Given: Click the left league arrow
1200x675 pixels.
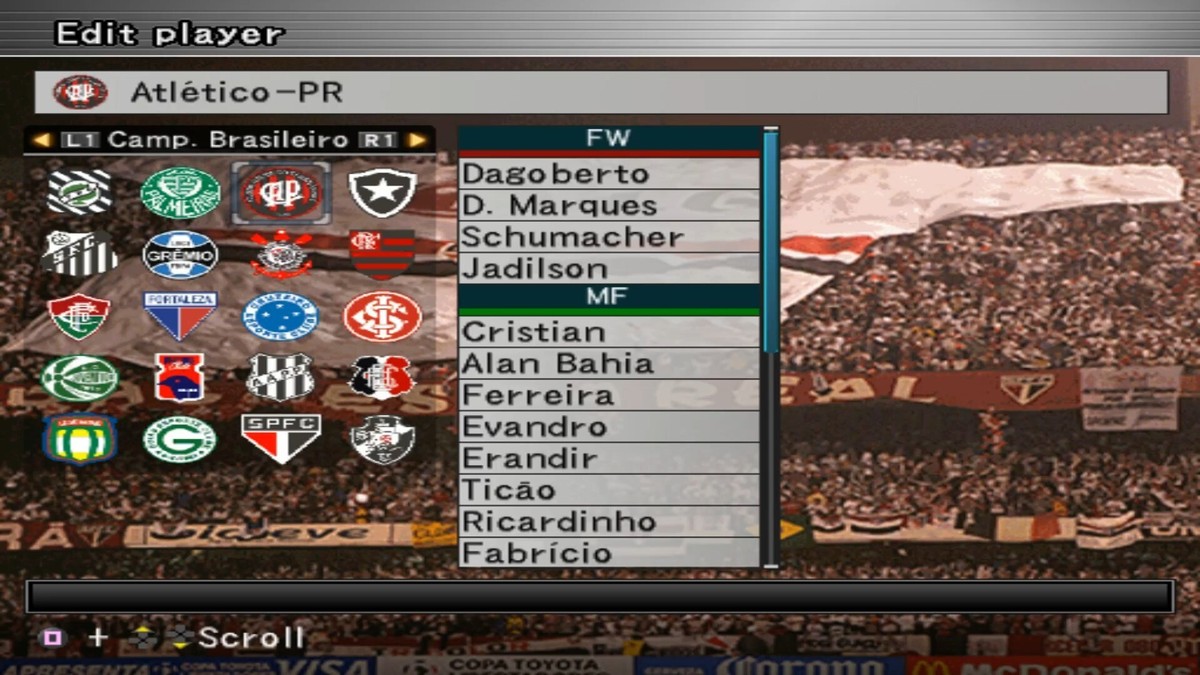Looking at the screenshot, I should point(41,140).
